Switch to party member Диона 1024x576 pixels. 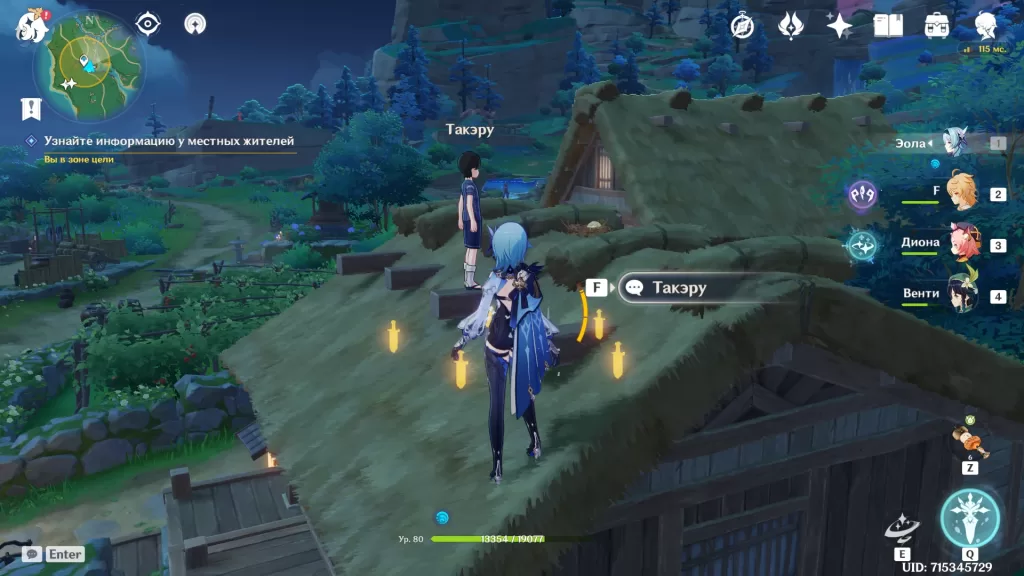pos(962,243)
